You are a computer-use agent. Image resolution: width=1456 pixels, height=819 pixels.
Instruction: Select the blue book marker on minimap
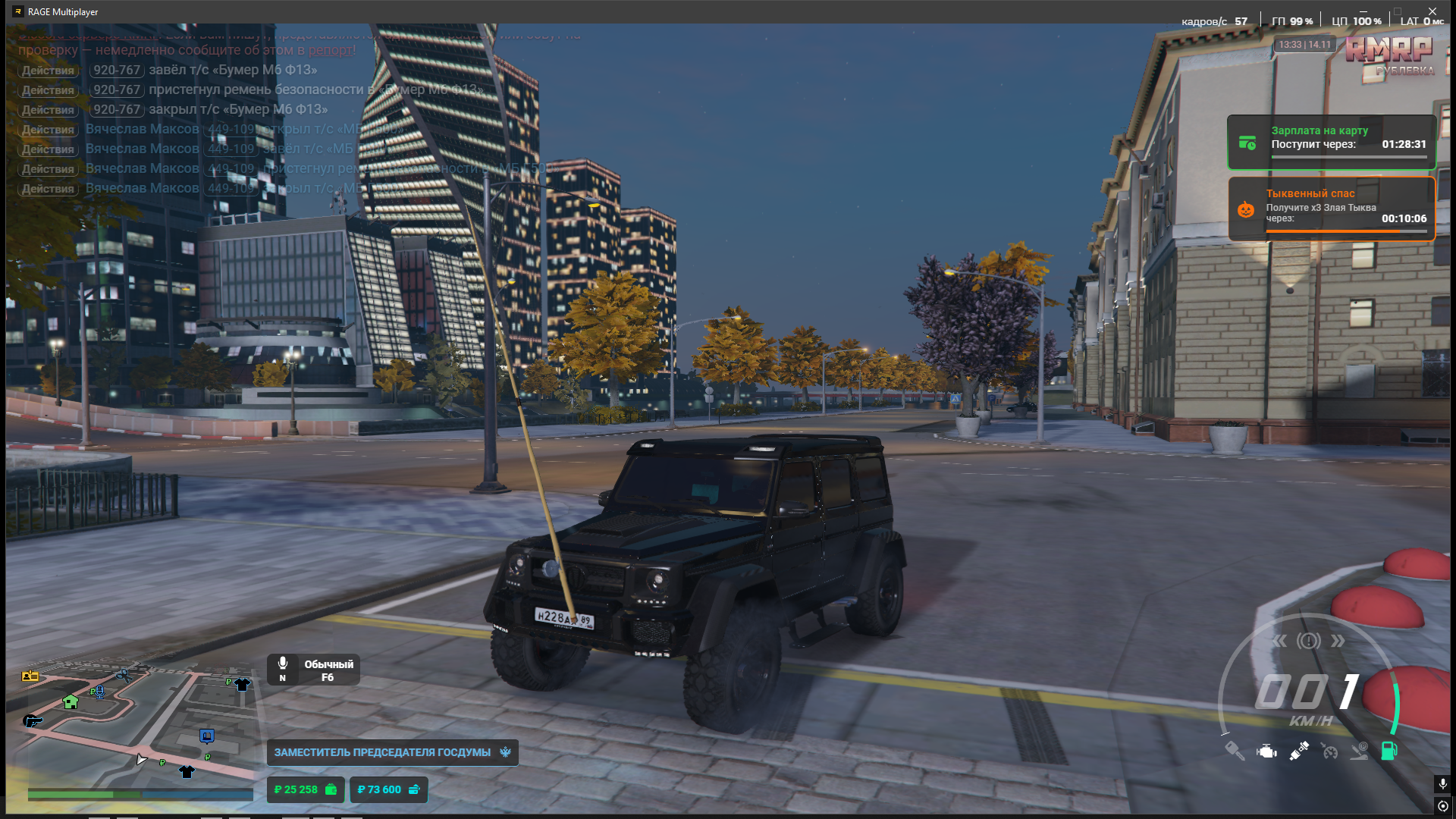[x=207, y=736]
